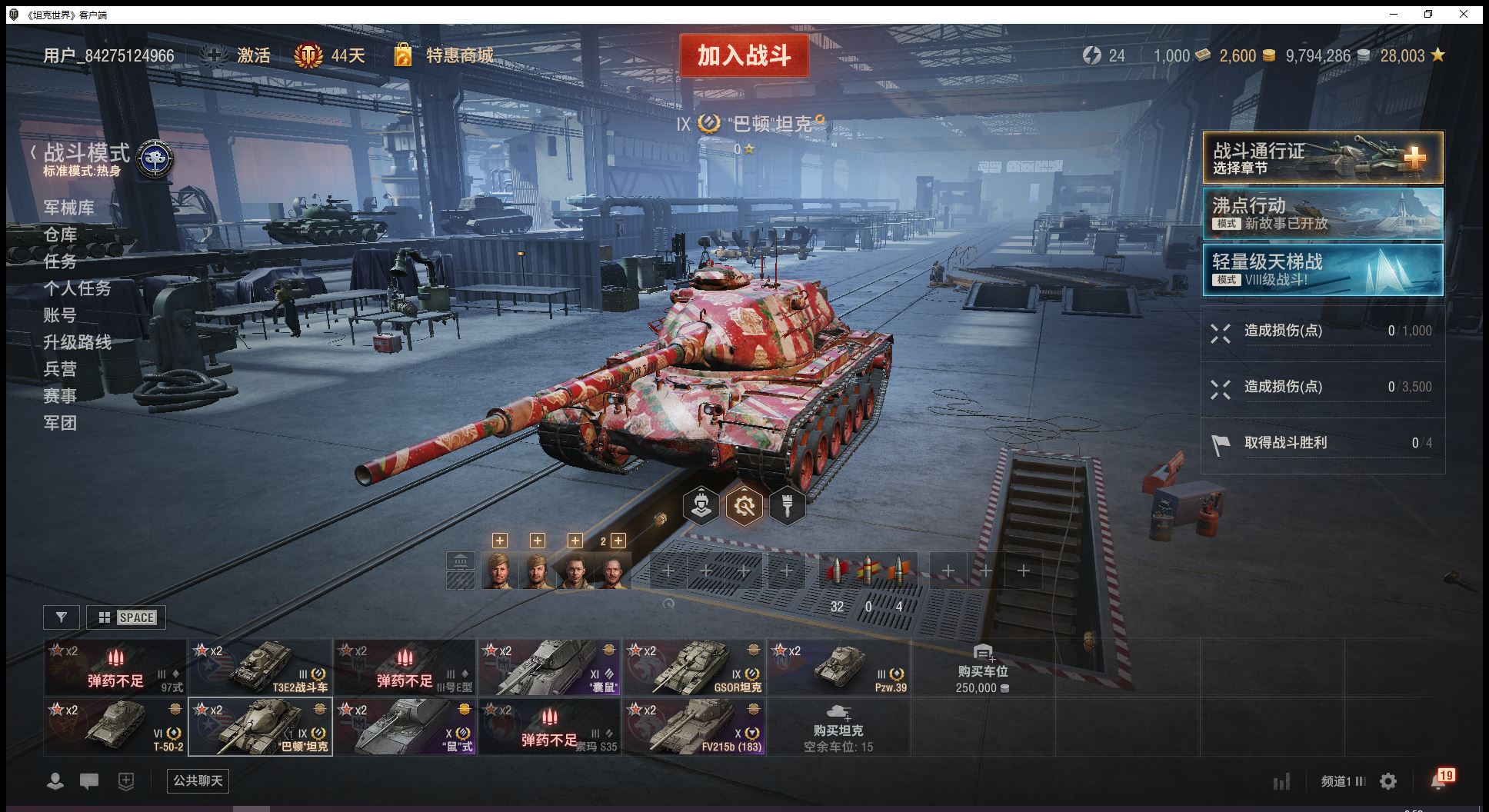This screenshot has height=812, width=1489.
Task: Select 个人任务 personal missions
Action: point(77,288)
